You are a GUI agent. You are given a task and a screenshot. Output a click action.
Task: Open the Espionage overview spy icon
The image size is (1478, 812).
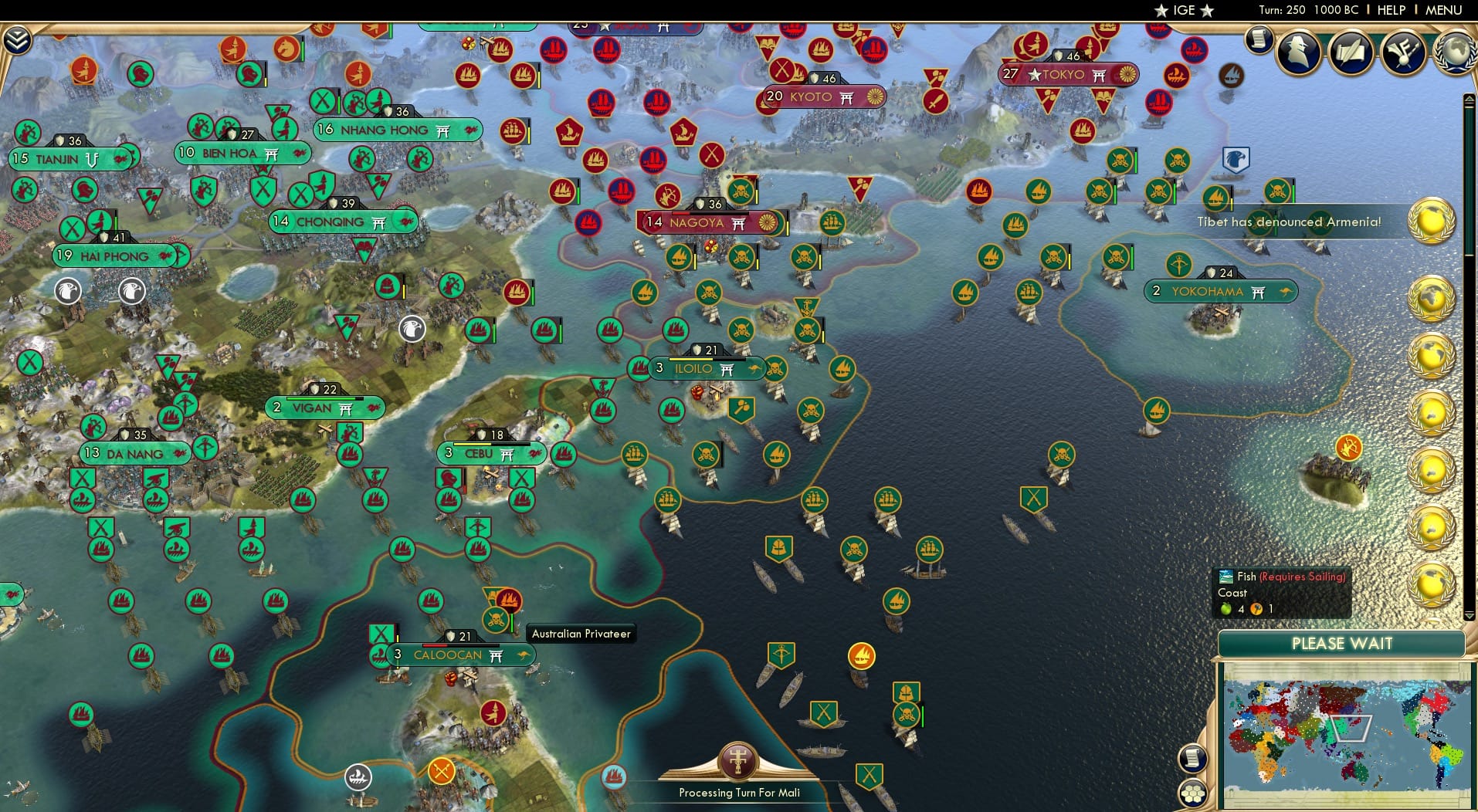pos(1297,54)
